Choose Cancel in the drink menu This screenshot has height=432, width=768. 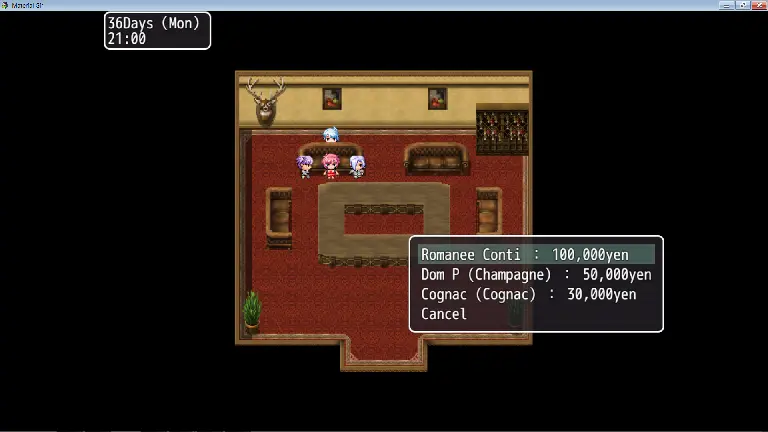pyautogui.click(x=444, y=314)
